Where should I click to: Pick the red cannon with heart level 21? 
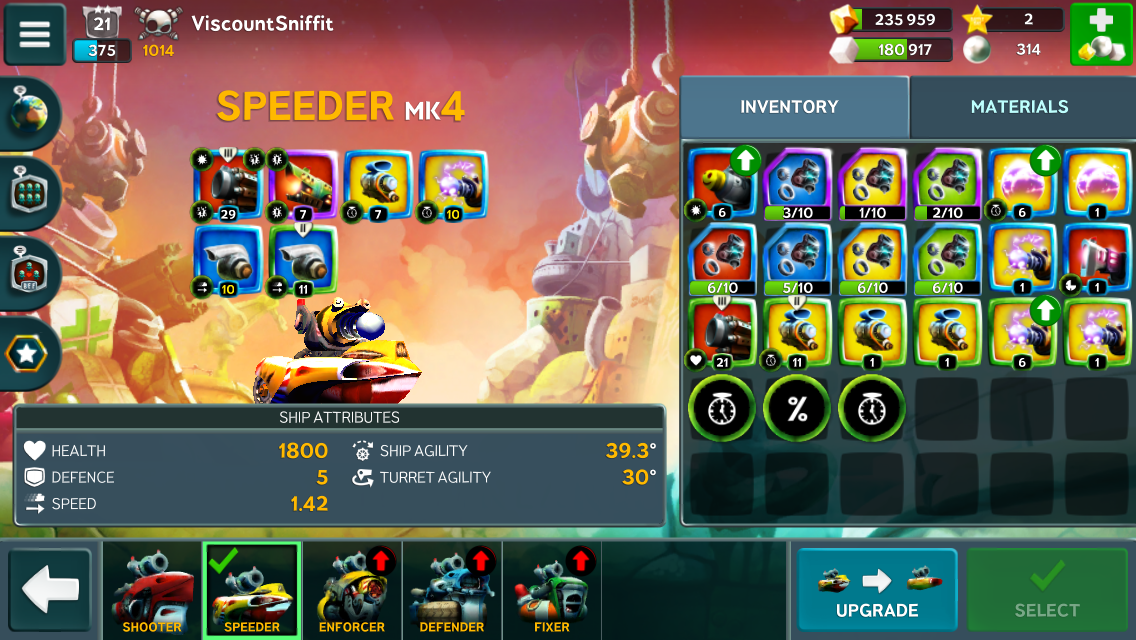[722, 334]
